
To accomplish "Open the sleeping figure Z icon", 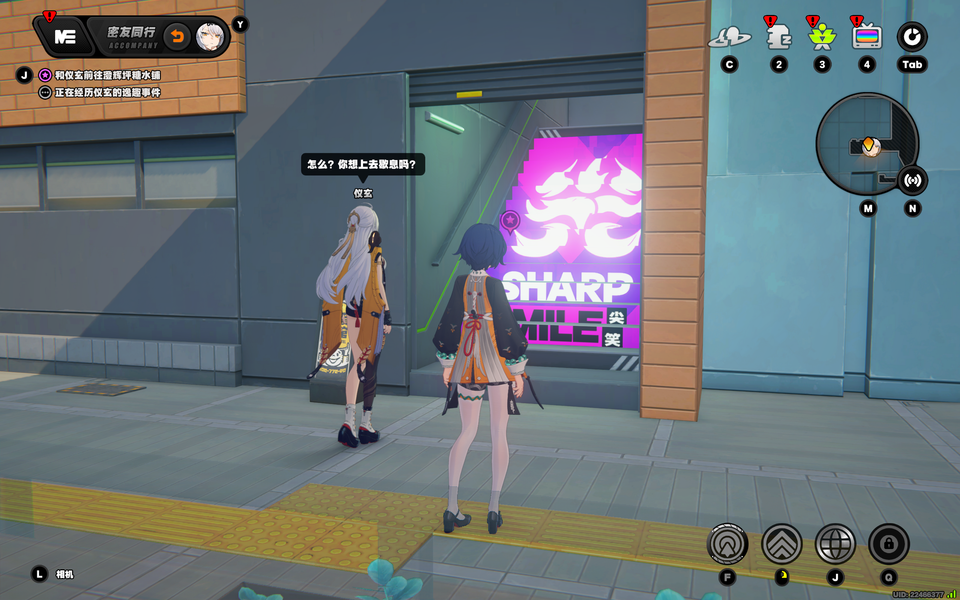I will point(778,38).
